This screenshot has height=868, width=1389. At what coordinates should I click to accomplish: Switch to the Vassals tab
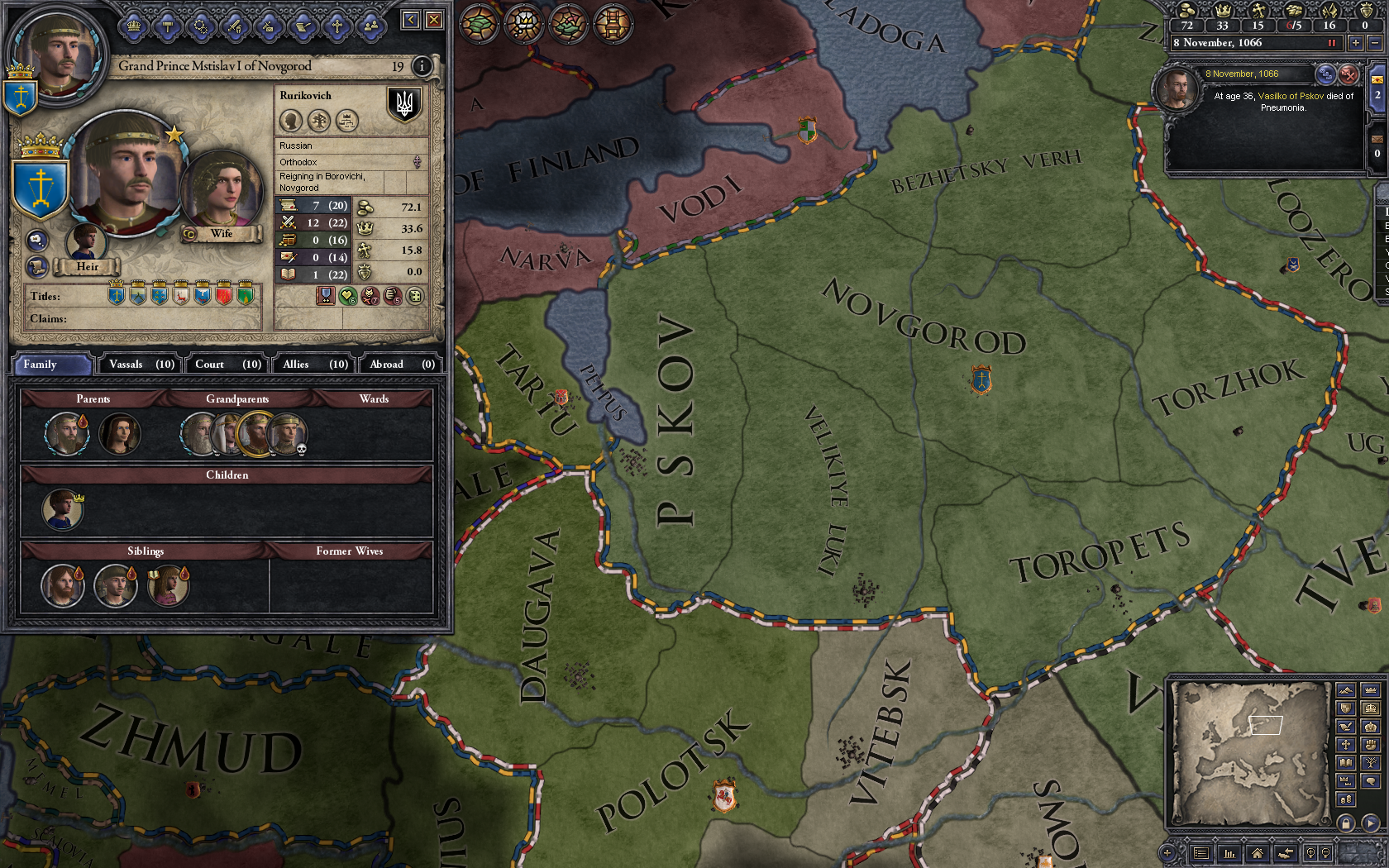[x=139, y=364]
